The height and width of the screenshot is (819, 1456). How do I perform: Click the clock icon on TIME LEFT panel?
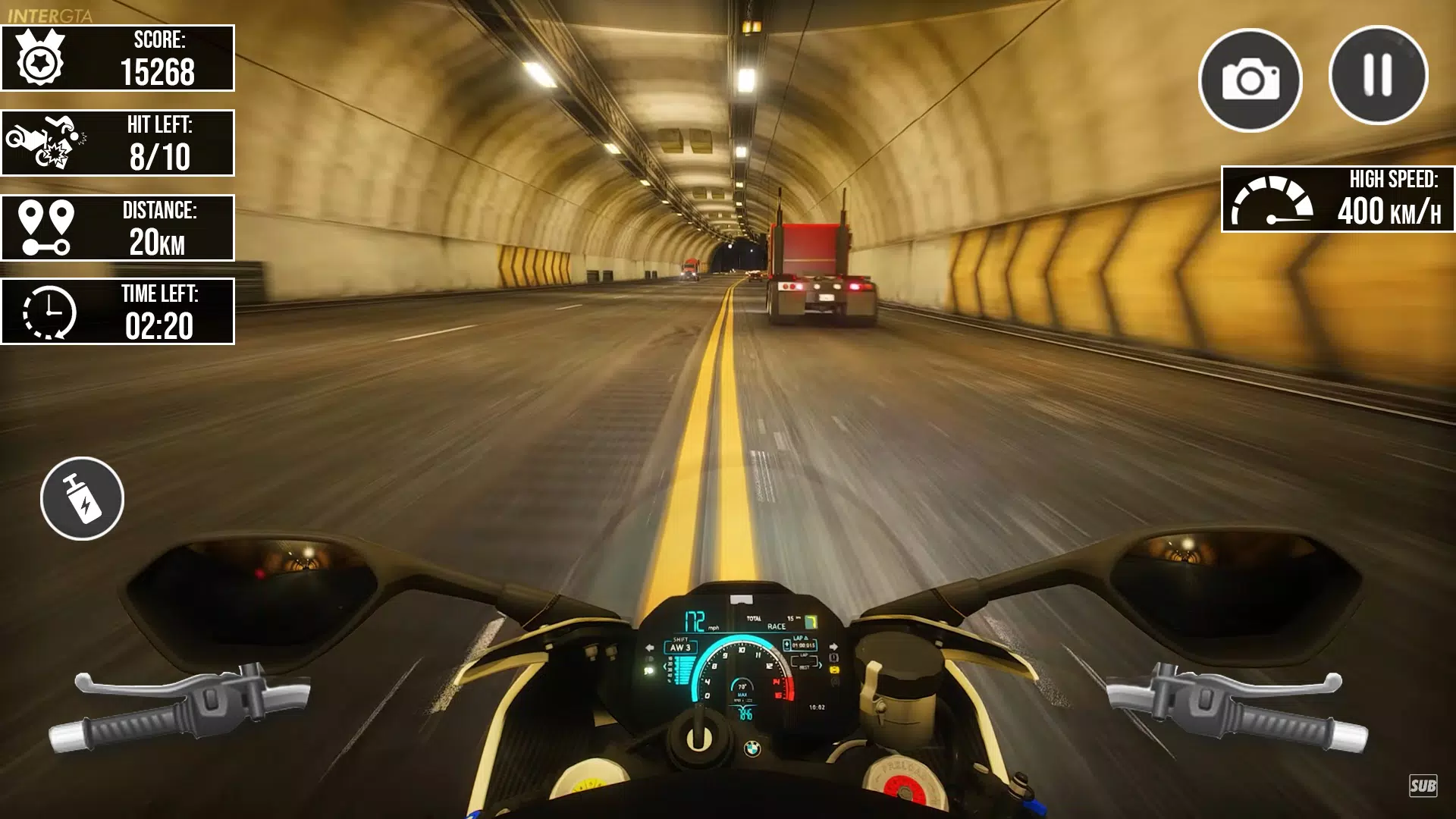pyautogui.click(x=48, y=312)
